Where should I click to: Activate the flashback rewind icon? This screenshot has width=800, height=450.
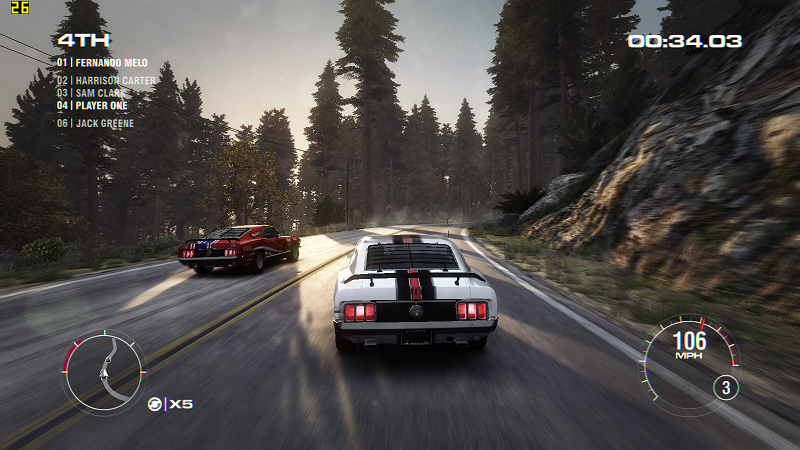pos(155,404)
